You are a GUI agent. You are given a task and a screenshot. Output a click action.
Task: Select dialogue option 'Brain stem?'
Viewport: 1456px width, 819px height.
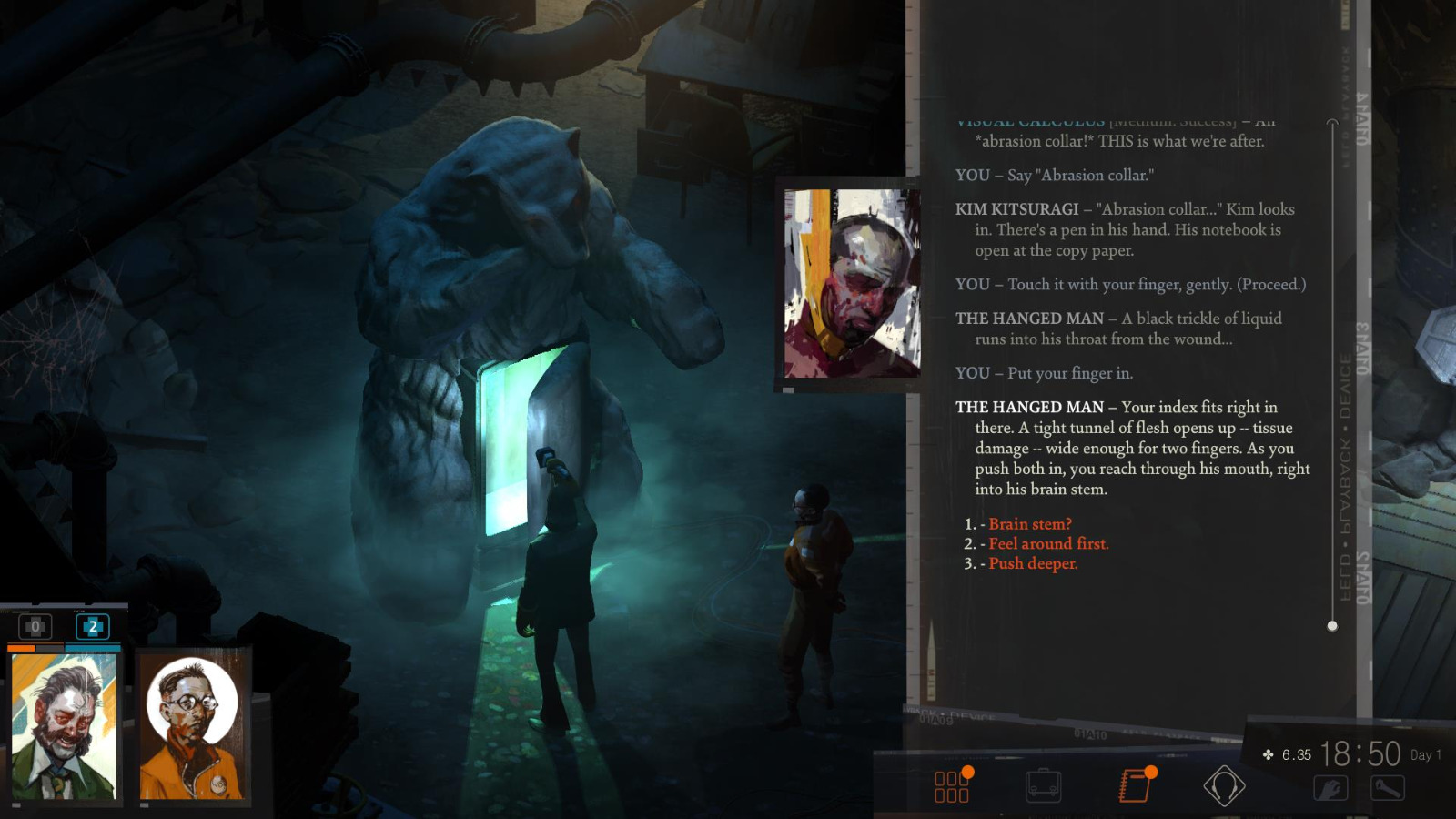[1029, 524]
